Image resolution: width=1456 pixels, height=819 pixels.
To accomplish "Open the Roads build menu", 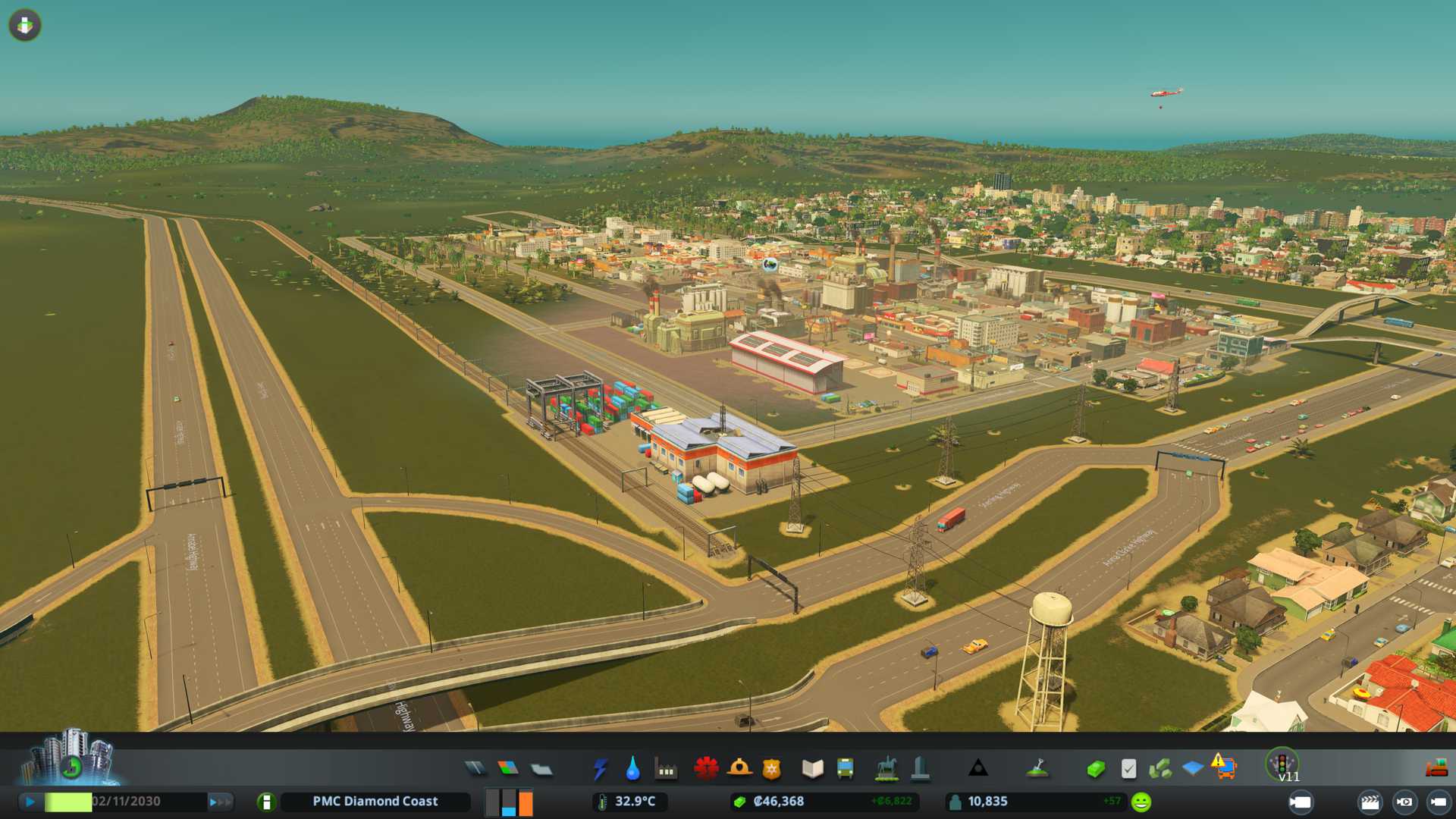I will click(x=475, y=769).
